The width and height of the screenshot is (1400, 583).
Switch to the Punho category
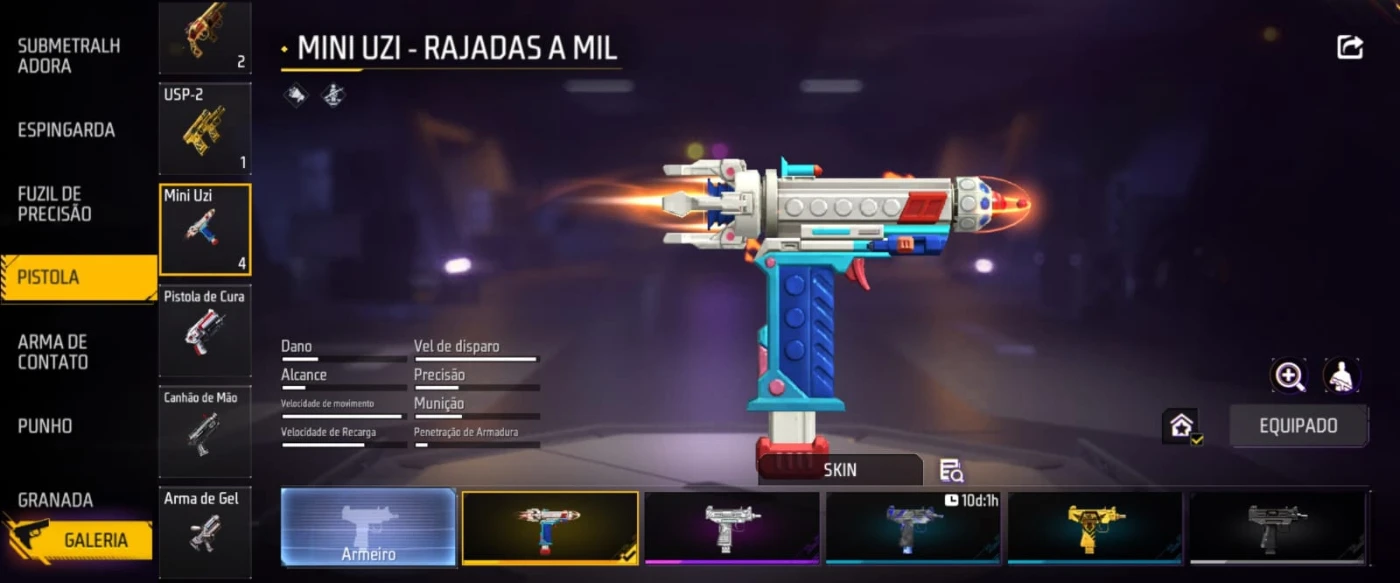45,426
